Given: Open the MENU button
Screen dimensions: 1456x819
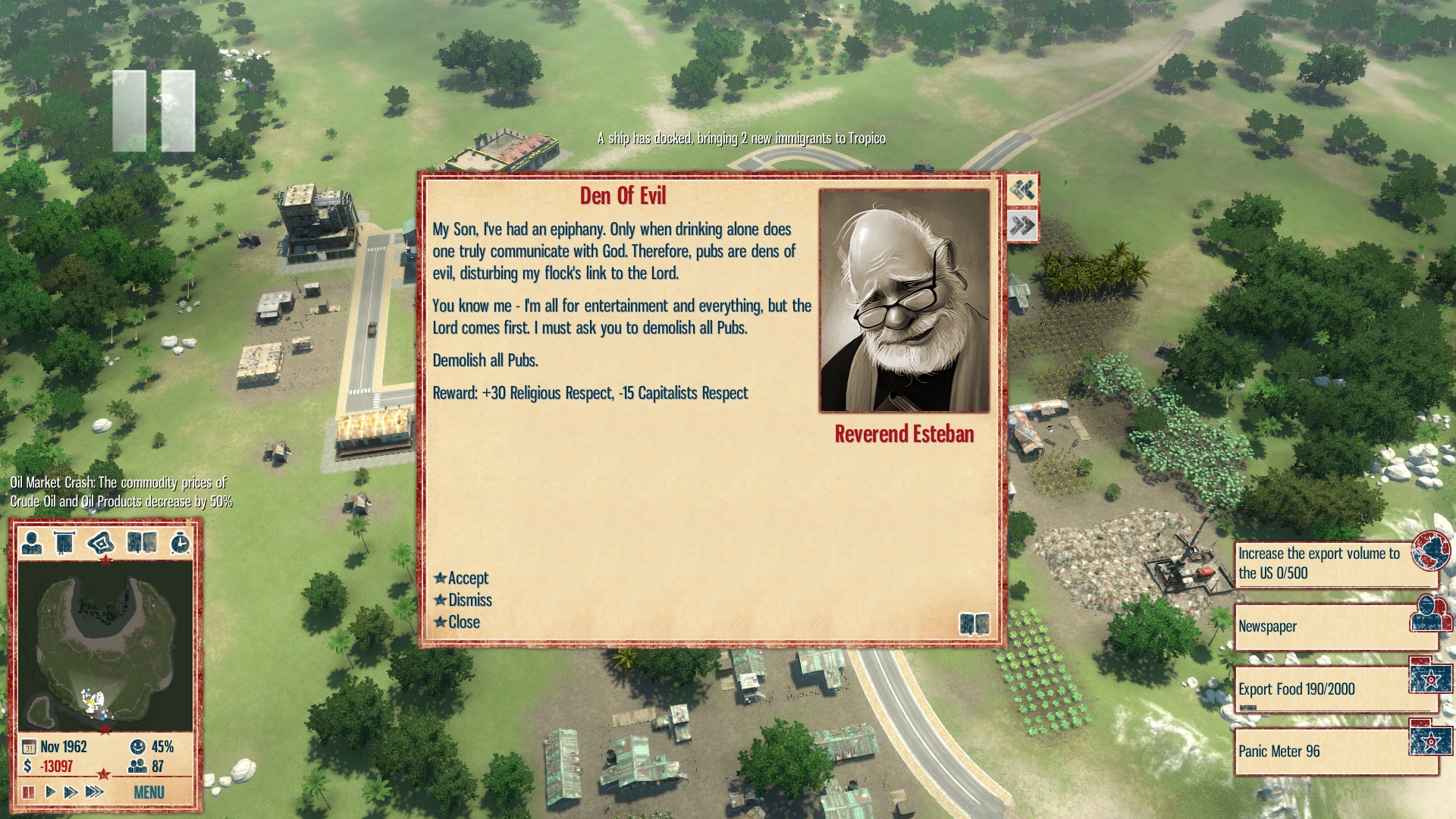Looking at the screenshot, I should [149, 792].
